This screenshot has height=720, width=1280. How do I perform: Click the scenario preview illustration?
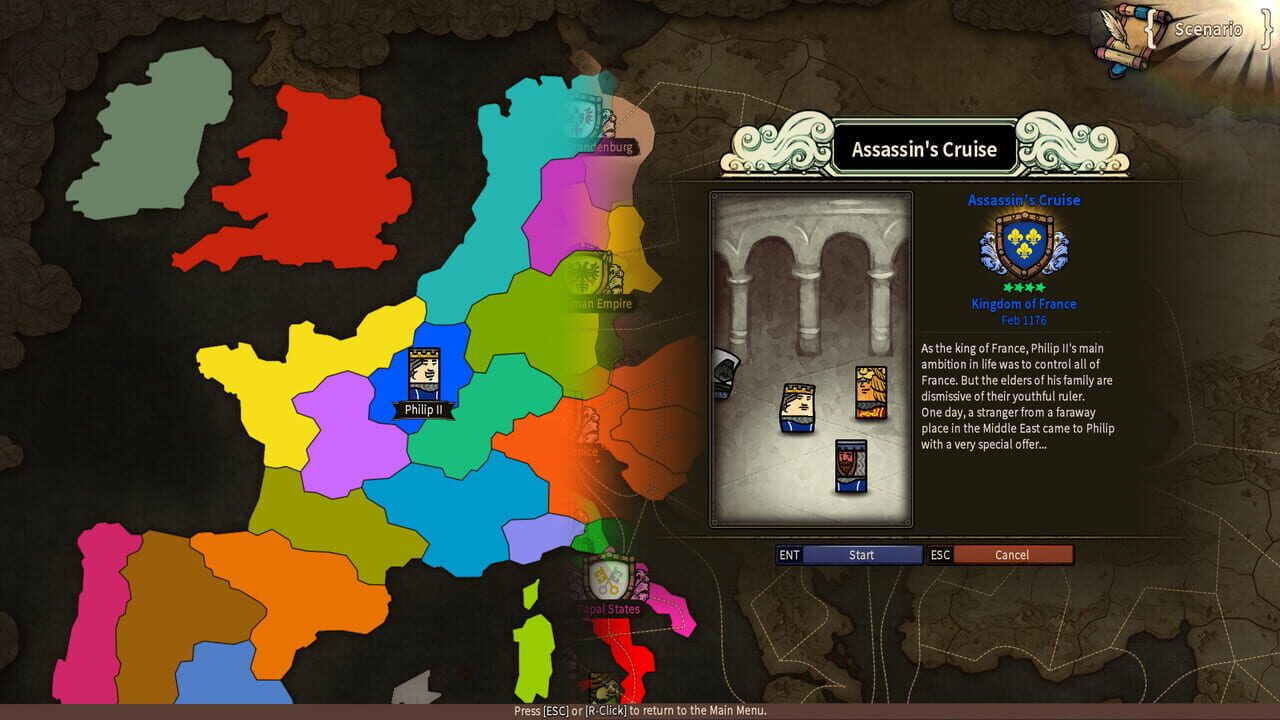[810, 360]
